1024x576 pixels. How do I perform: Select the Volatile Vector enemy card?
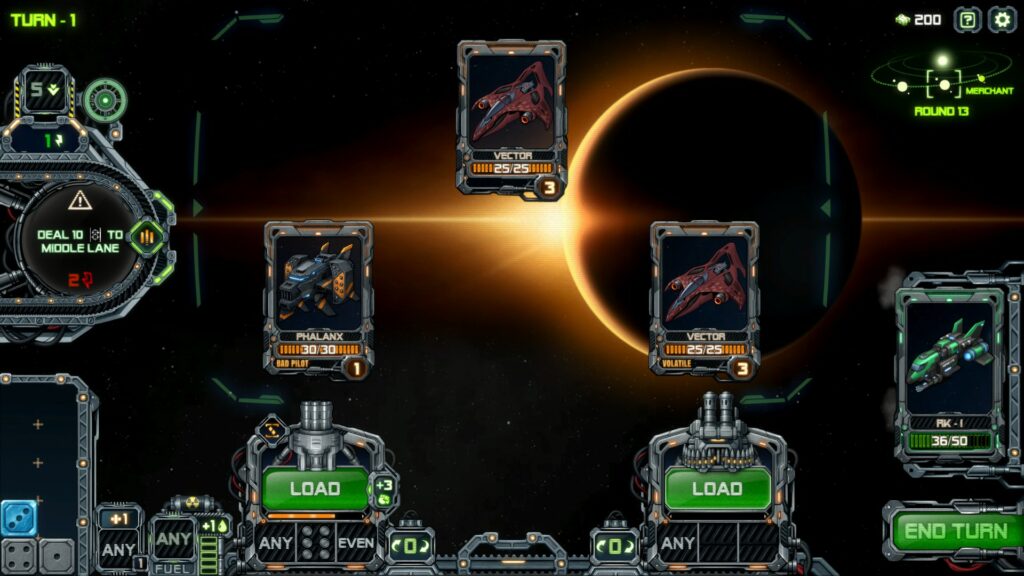point(704,298)
